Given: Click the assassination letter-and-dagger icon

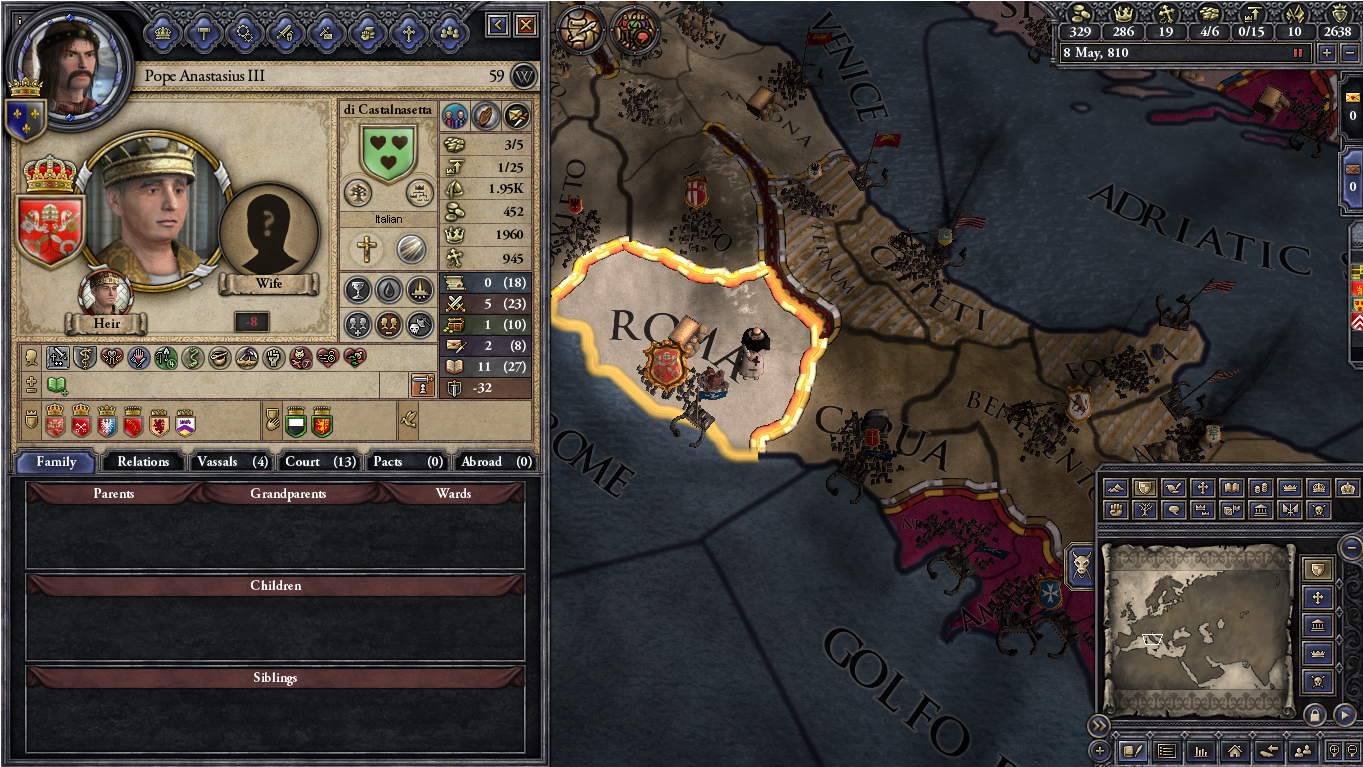Looking at the screenshot, I should (x=517, y=116).
